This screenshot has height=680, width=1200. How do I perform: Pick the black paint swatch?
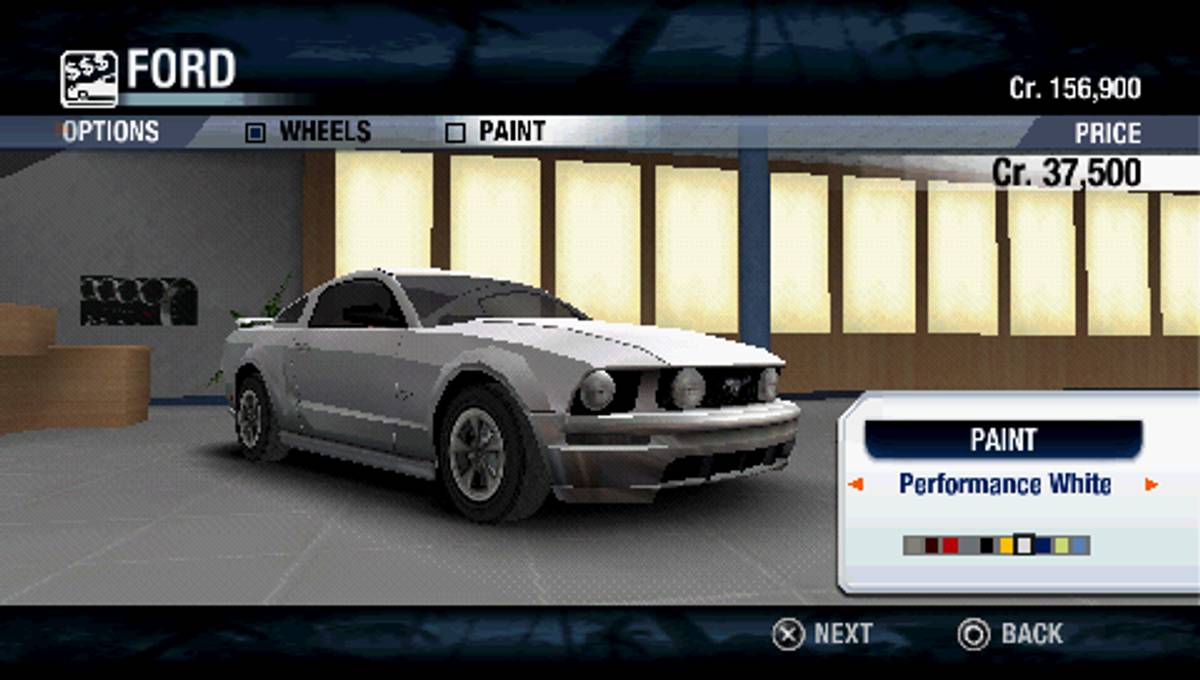(x=987, y=545)
